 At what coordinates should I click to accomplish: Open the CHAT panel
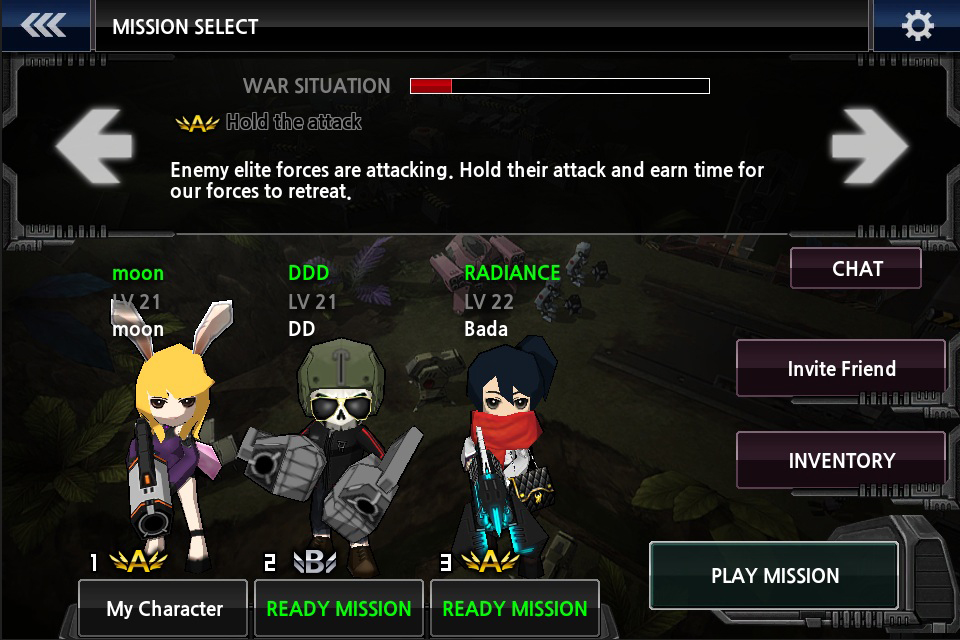click(x=856, y=268)
